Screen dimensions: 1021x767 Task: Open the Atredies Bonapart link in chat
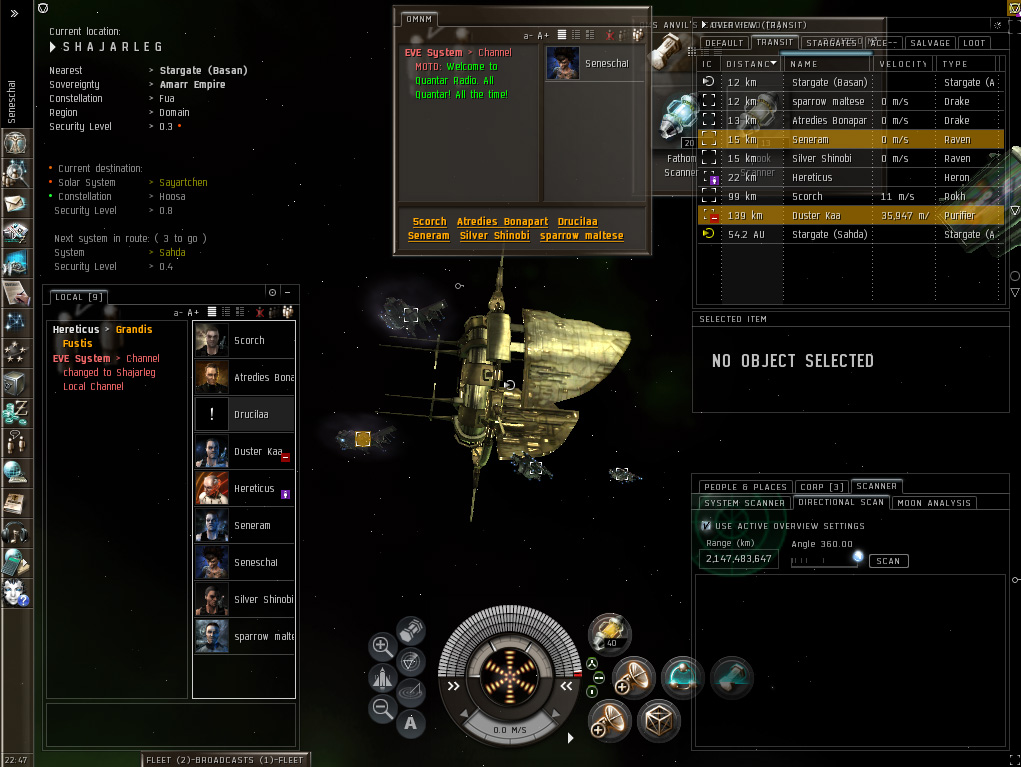(x=502, y=222)
